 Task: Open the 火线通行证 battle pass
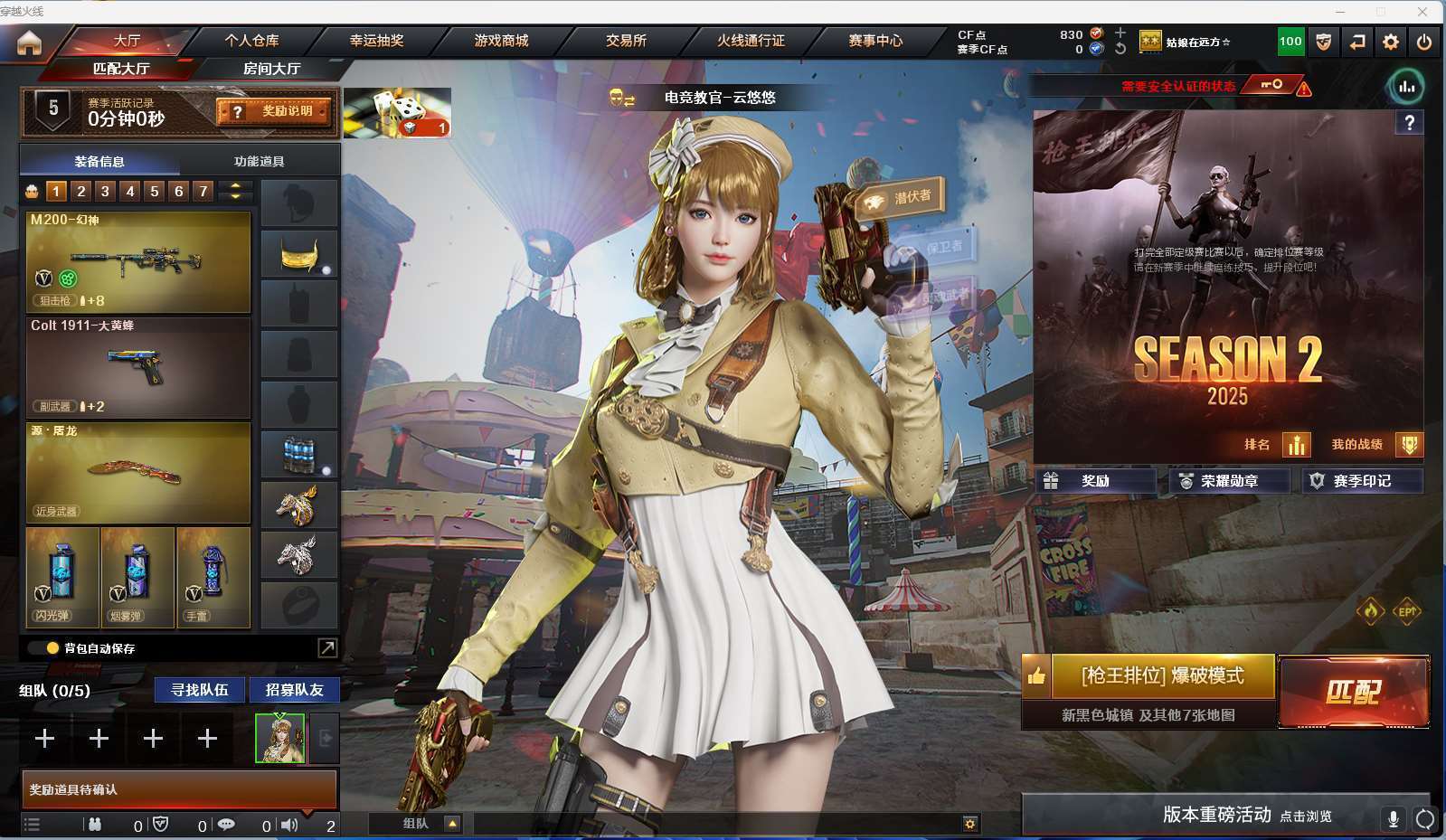coord(751,41)
